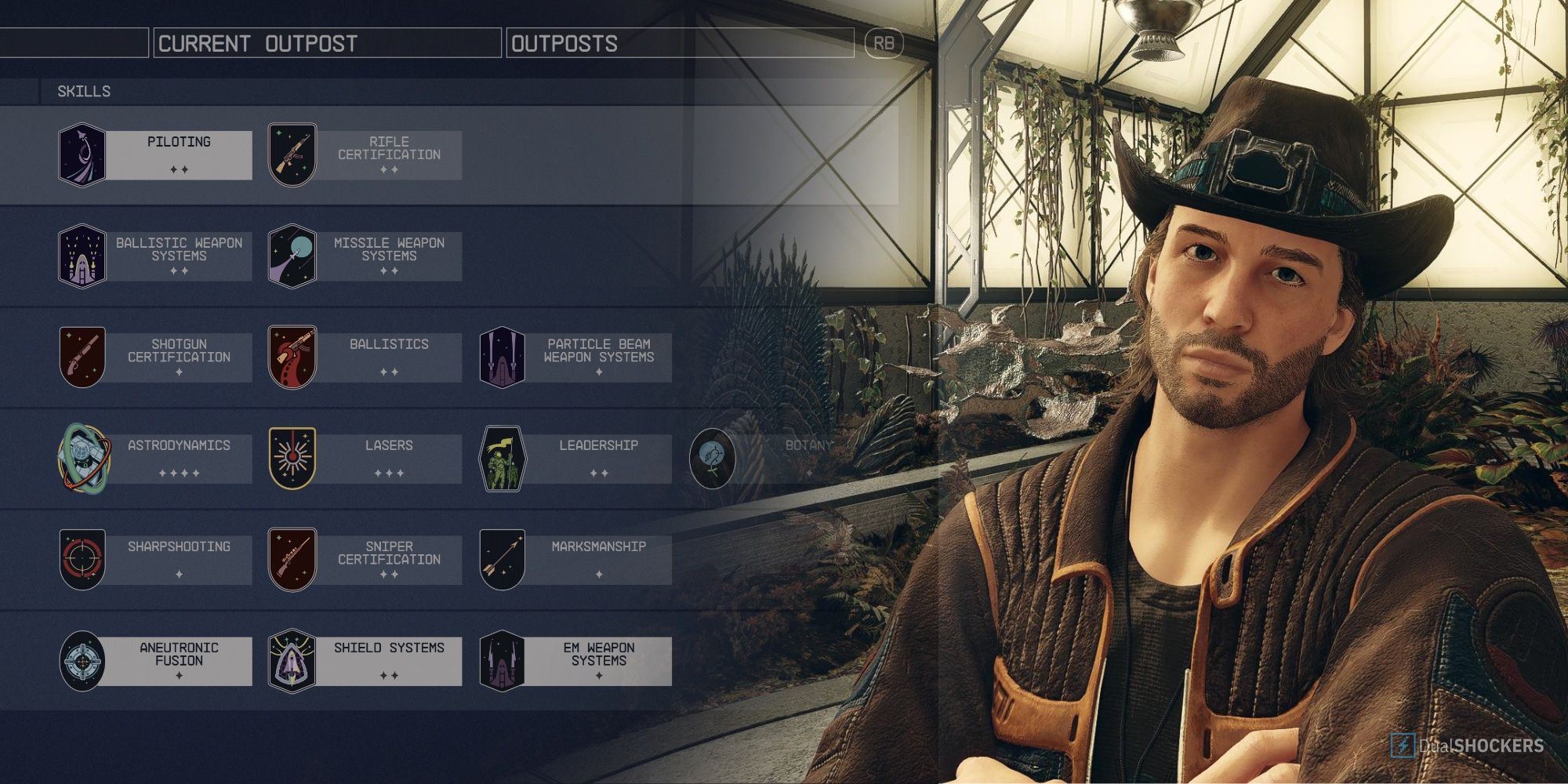This screenshot has width=1568, height=784.
Task: Open the Sniper Certification skill icon
Action: tap(293, 558)
